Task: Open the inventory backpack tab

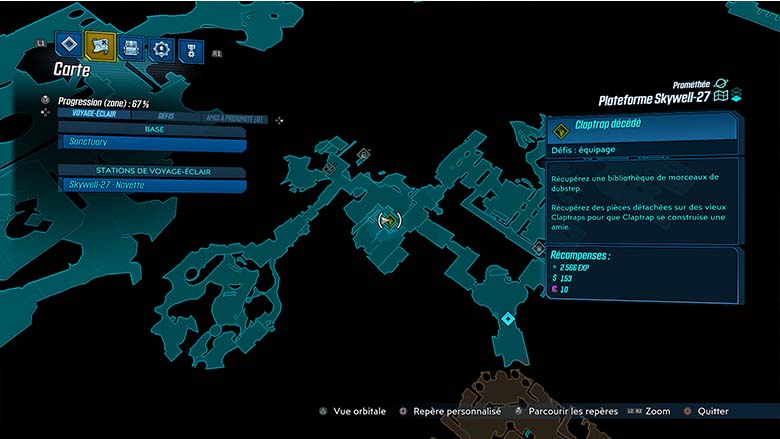Action: (x=131, y=47)
